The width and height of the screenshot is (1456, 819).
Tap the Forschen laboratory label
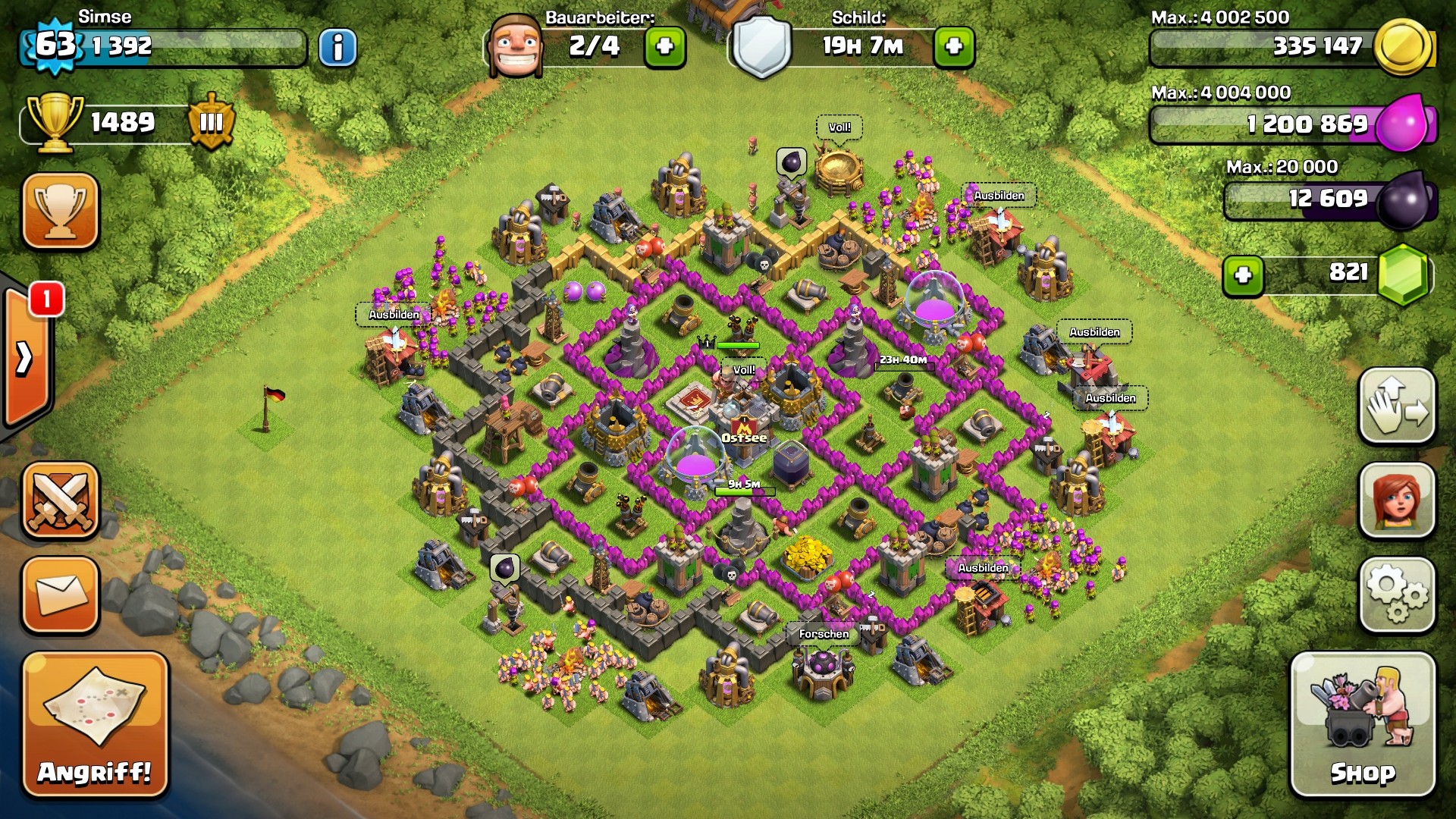tap(824, 634)
